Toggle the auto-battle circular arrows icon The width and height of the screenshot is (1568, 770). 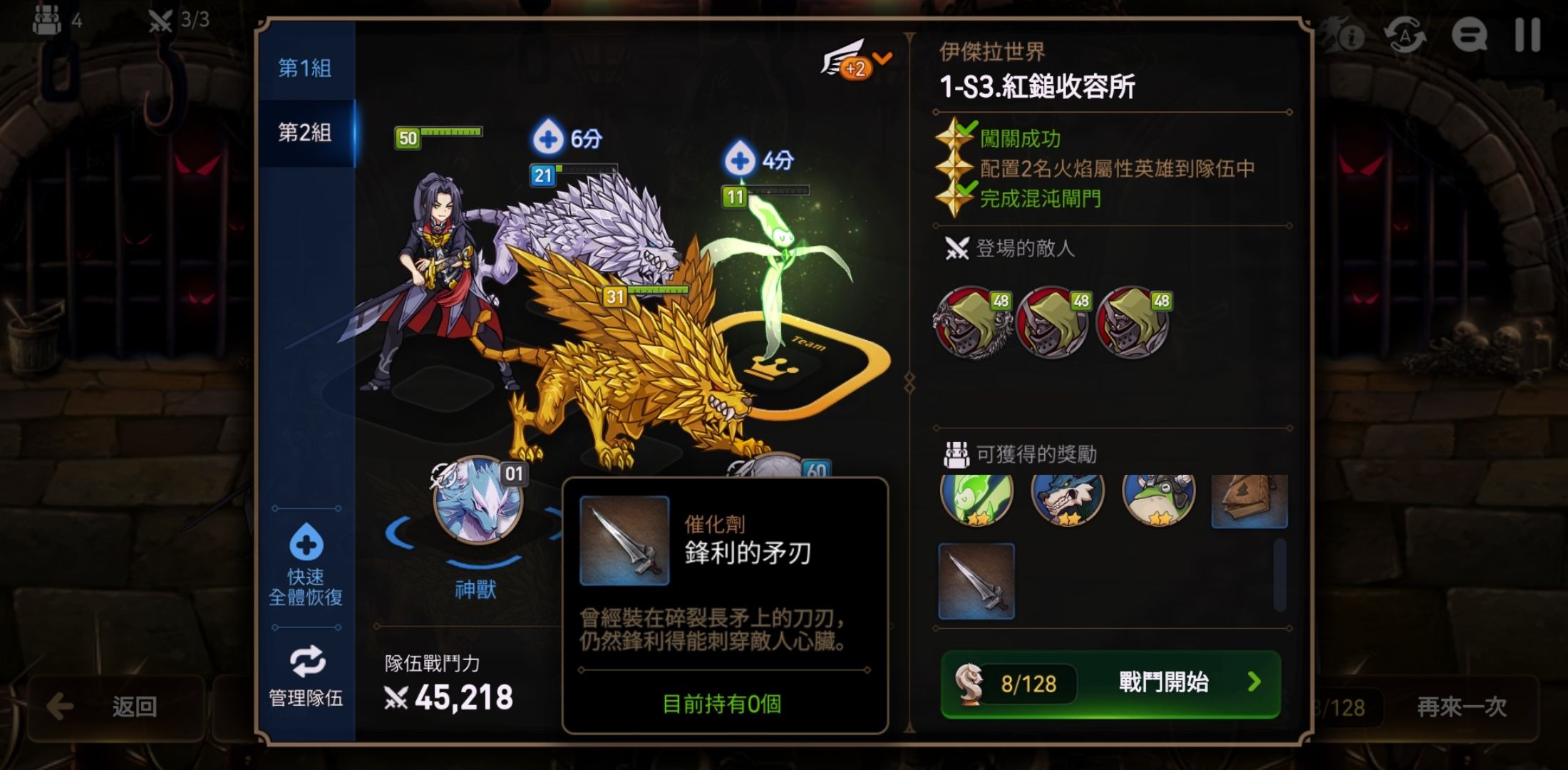1404,34
